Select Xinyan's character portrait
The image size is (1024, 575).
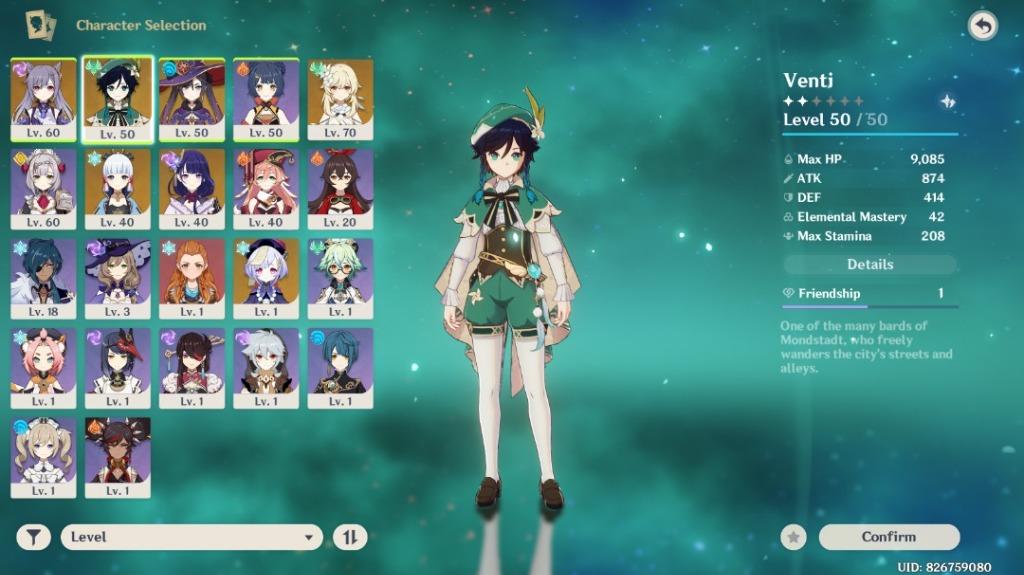118,454
